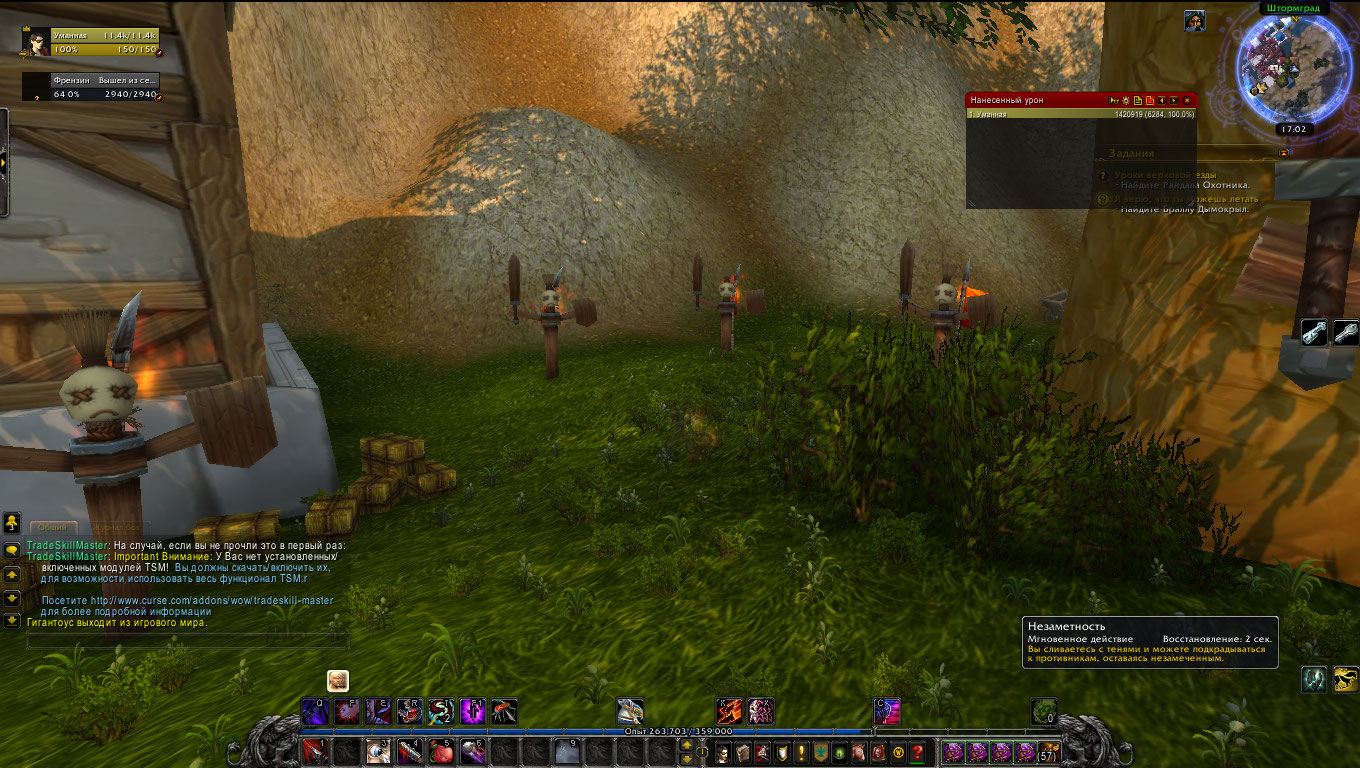Close the damage meter window
Image resolution: width=1360 pixels, height=768 pixels.
(x=1187, y=100)
